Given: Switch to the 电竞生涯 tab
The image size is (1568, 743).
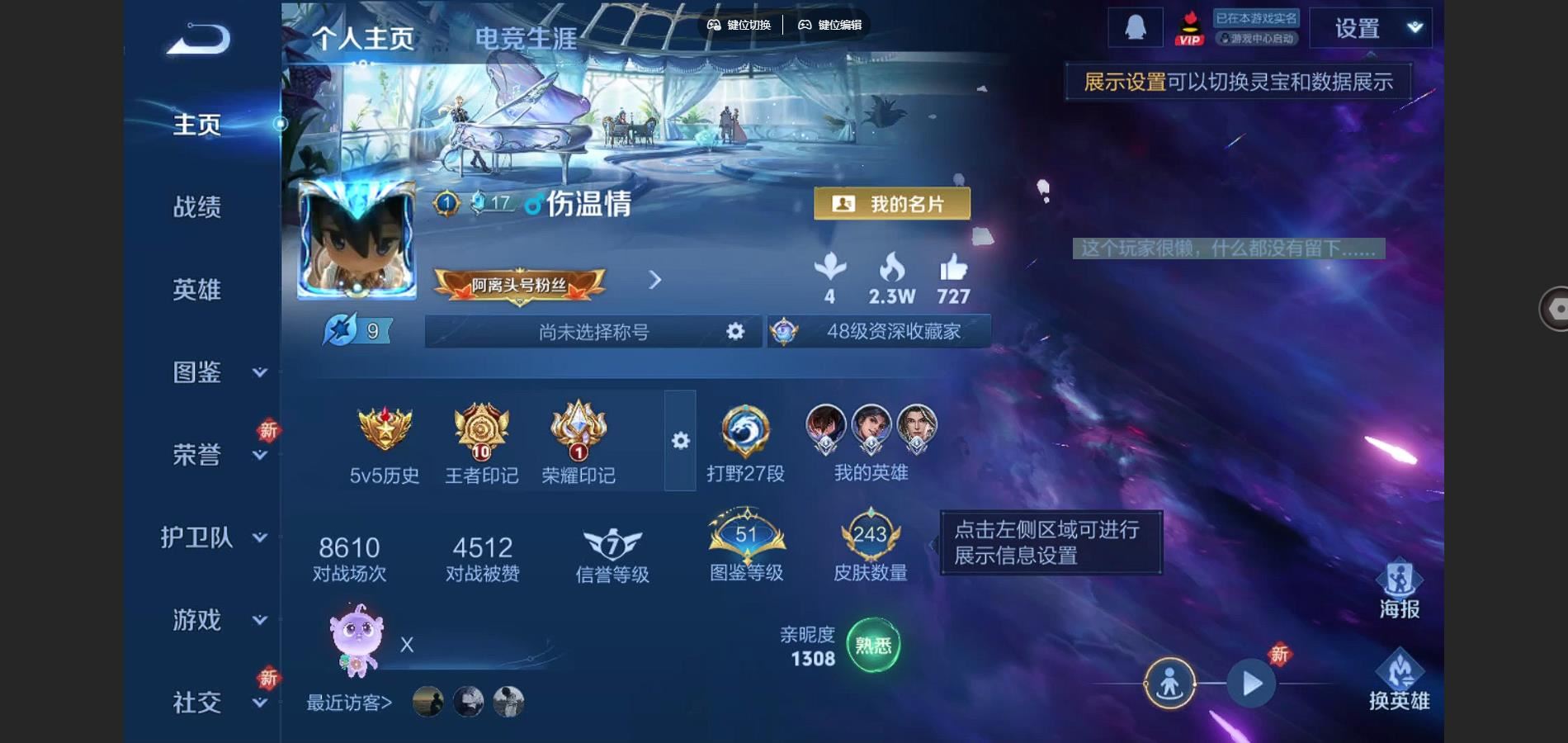Looking at the screenshot, I should 527,36.
